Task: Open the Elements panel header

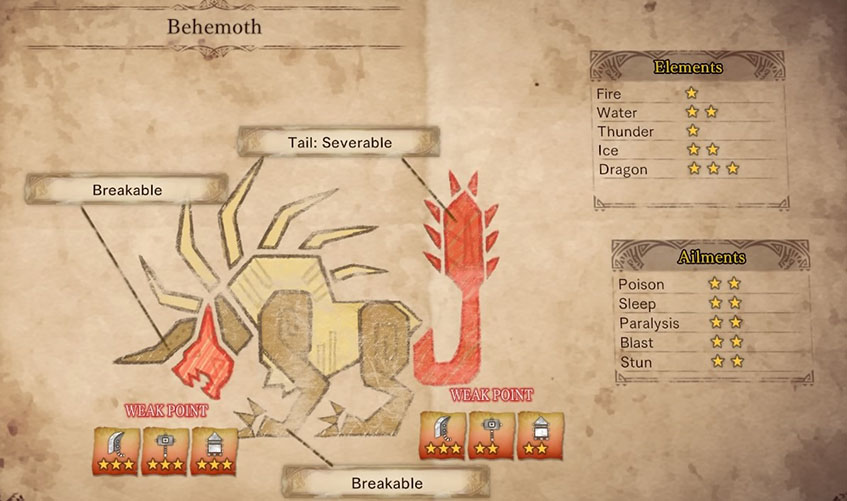Action: pos(688,68)
